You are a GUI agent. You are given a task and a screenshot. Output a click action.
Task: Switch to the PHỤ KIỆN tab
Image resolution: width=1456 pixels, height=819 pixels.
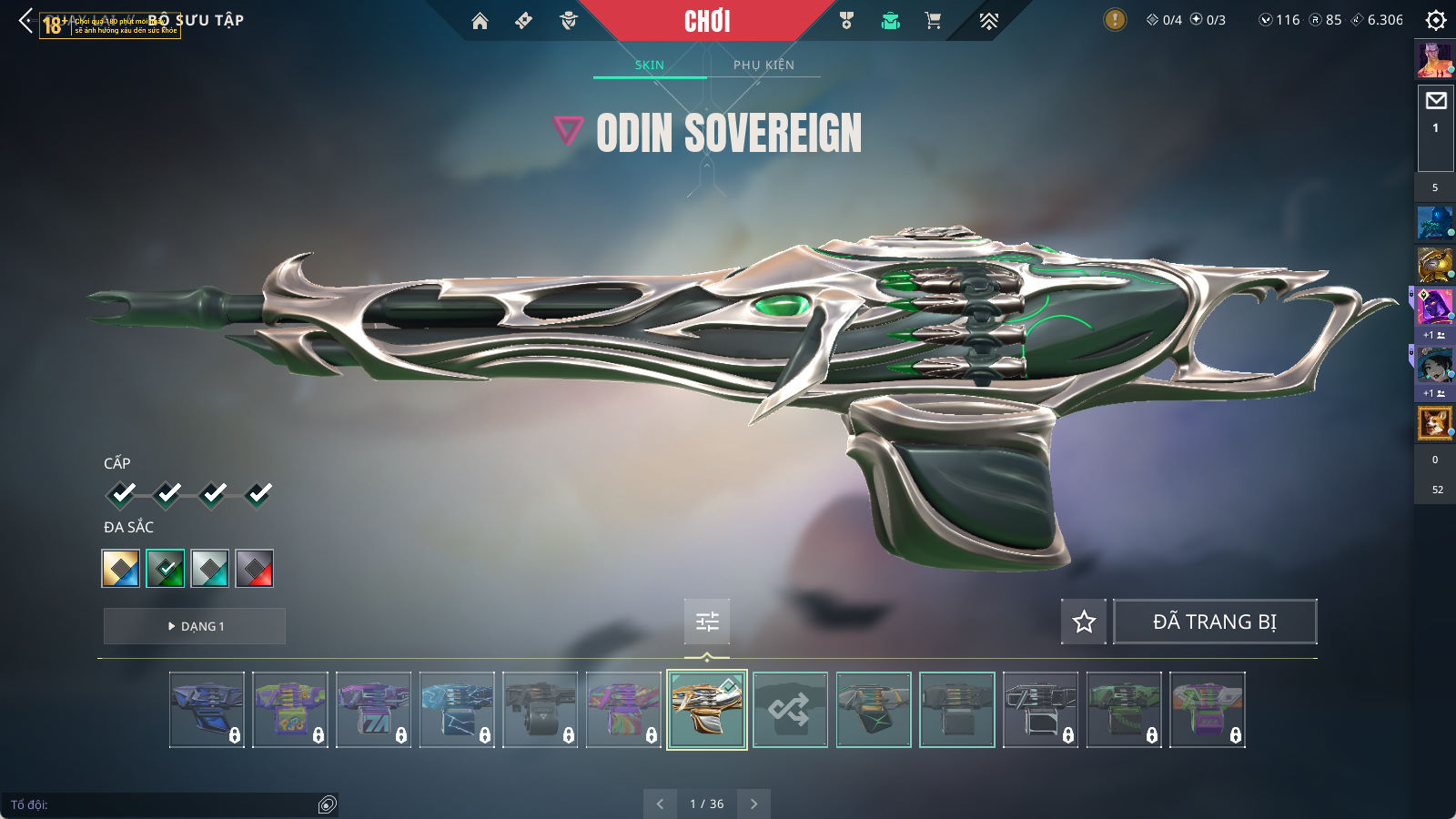click(x=763, y=65)
